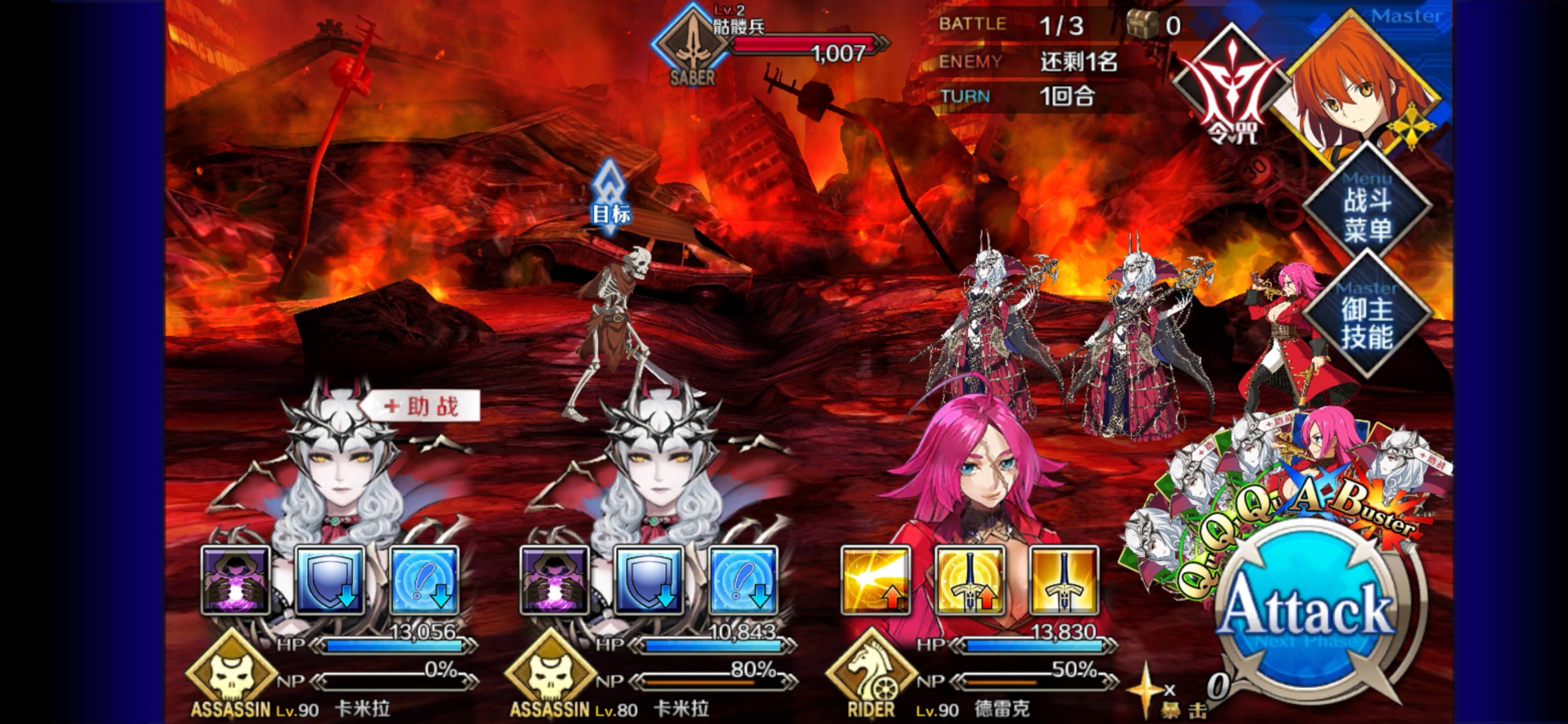Screen dimensions: 1568x724
Task: Use Lv.80 Carmilla's shield-down skill
Action: click(649, 580)
